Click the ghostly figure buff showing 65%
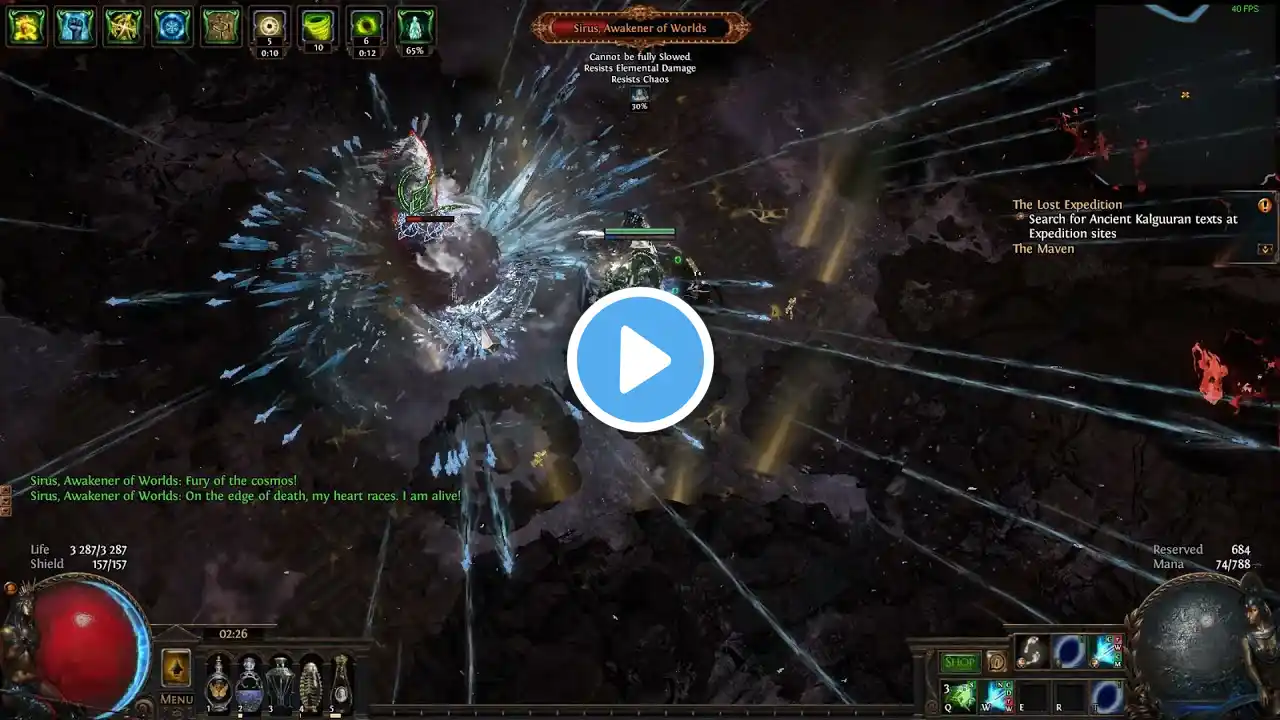Screen dimensions: 1280x720 (415, 25)
